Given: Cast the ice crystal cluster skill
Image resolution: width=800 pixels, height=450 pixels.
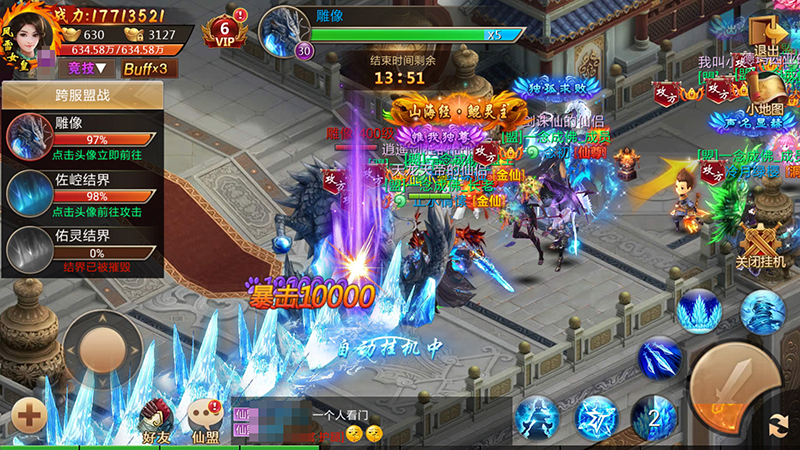Looking at the screenshot, I should [699, 310].
